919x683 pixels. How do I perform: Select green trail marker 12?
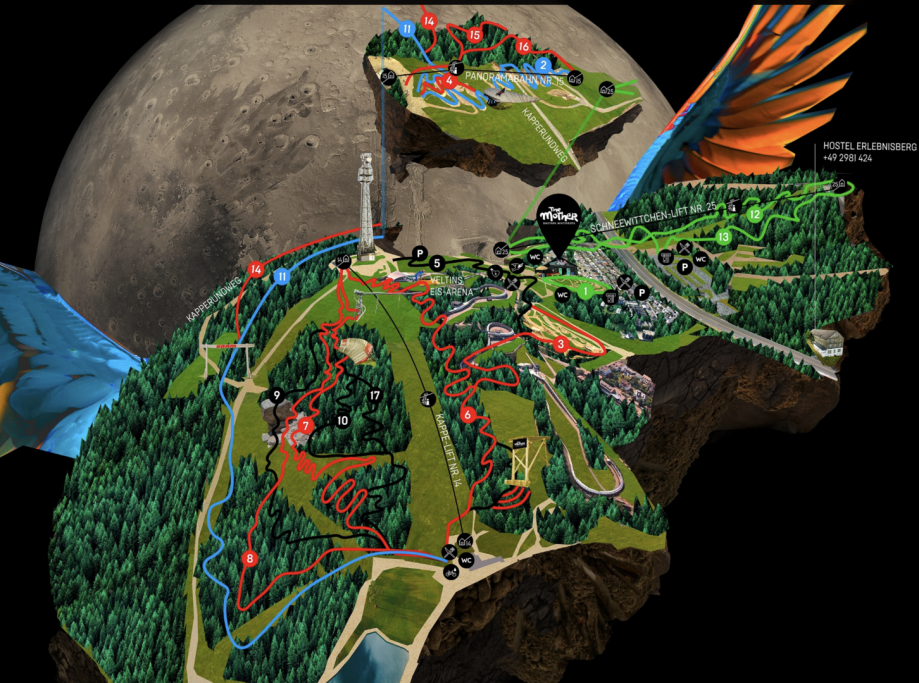click(755, 214)
